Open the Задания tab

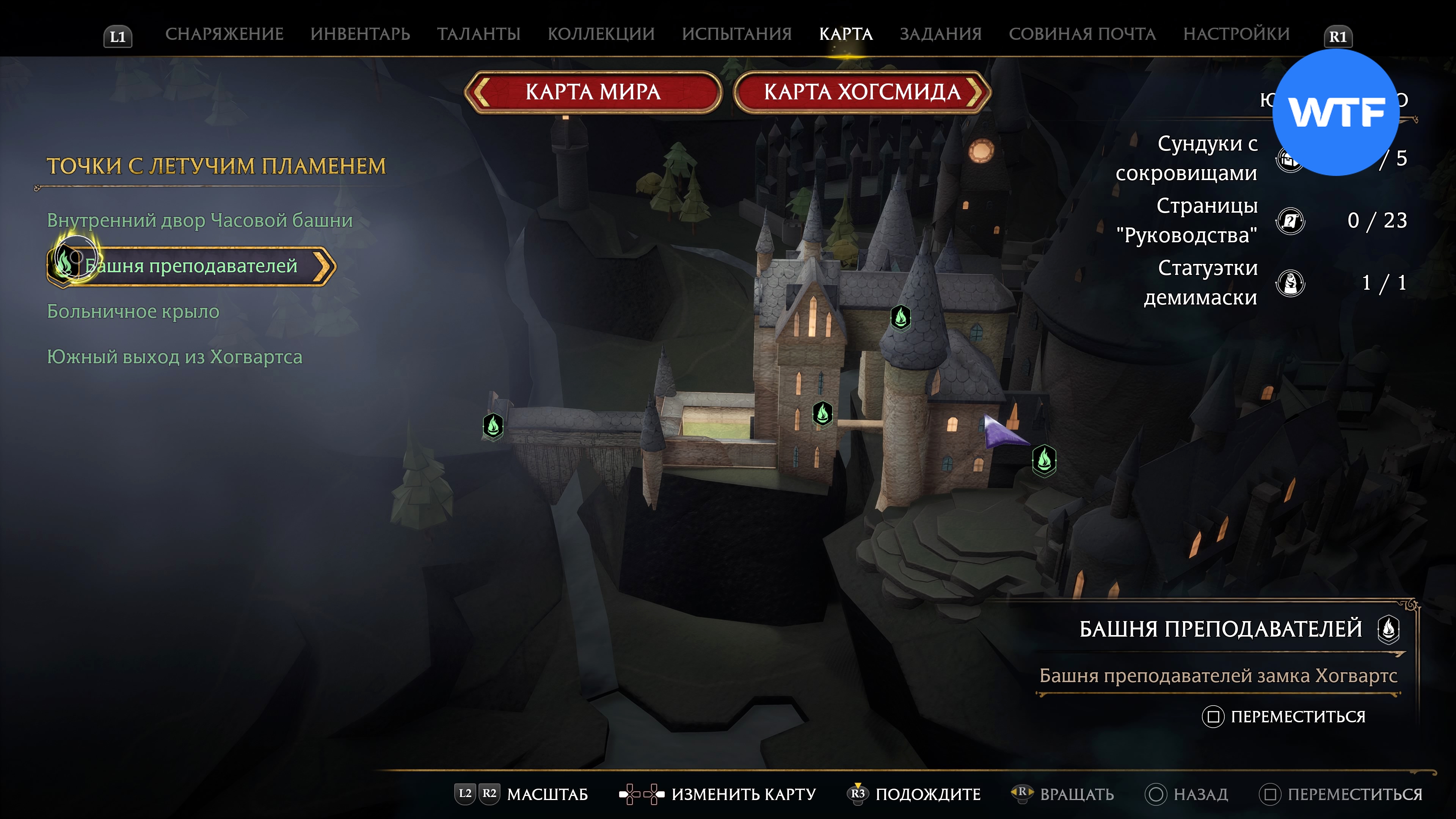coord(940,34)
